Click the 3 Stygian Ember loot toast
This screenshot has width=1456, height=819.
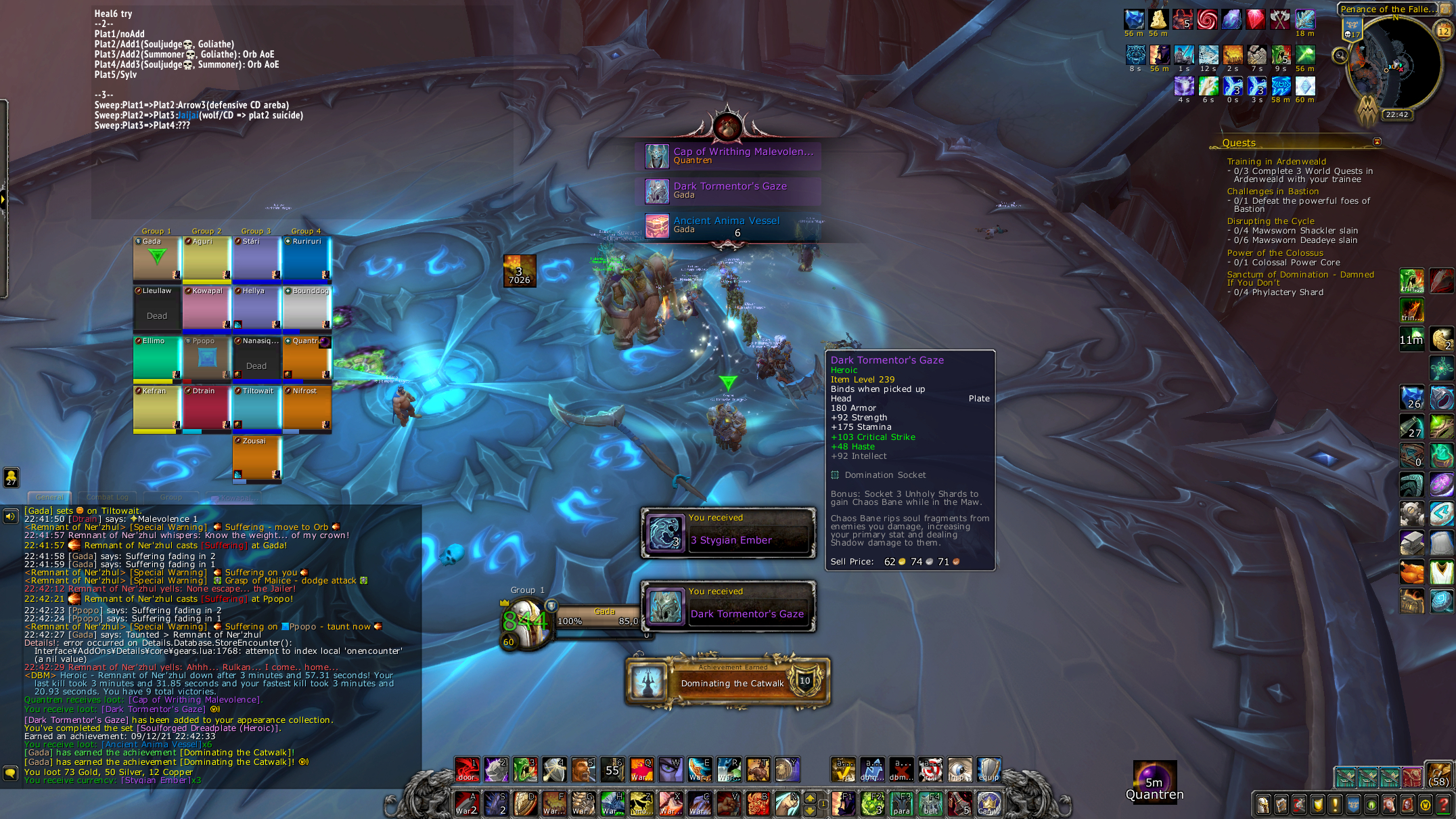(728, 533)
